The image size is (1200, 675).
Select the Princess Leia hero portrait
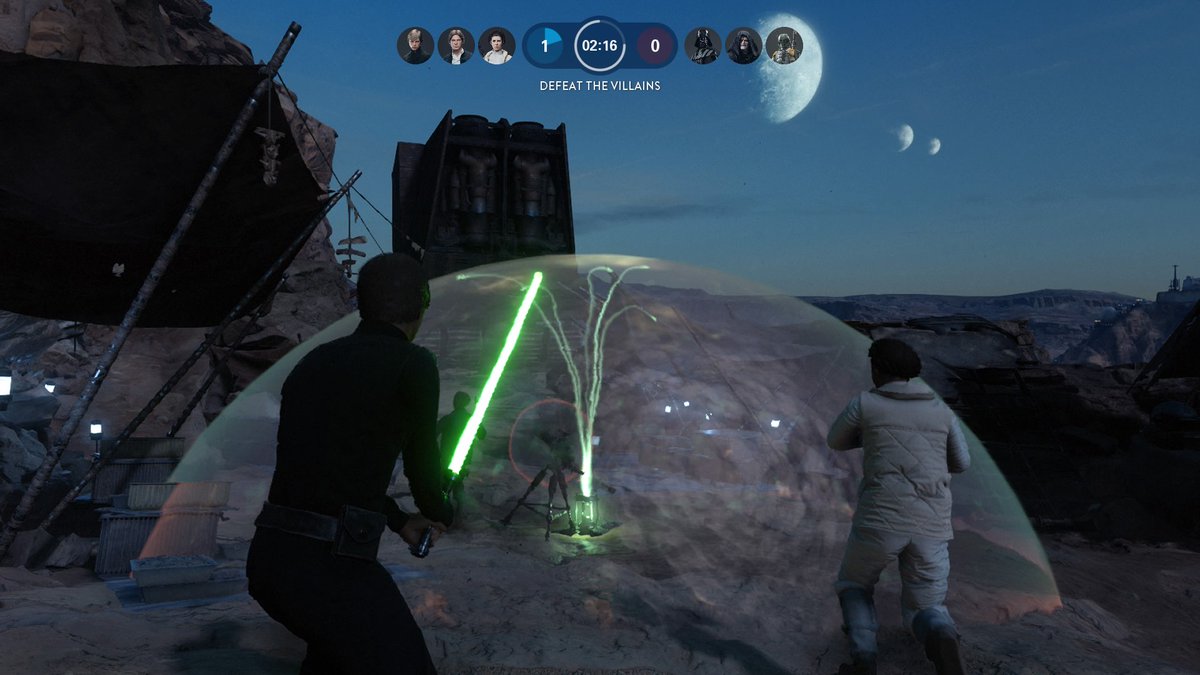pos(497,45)
